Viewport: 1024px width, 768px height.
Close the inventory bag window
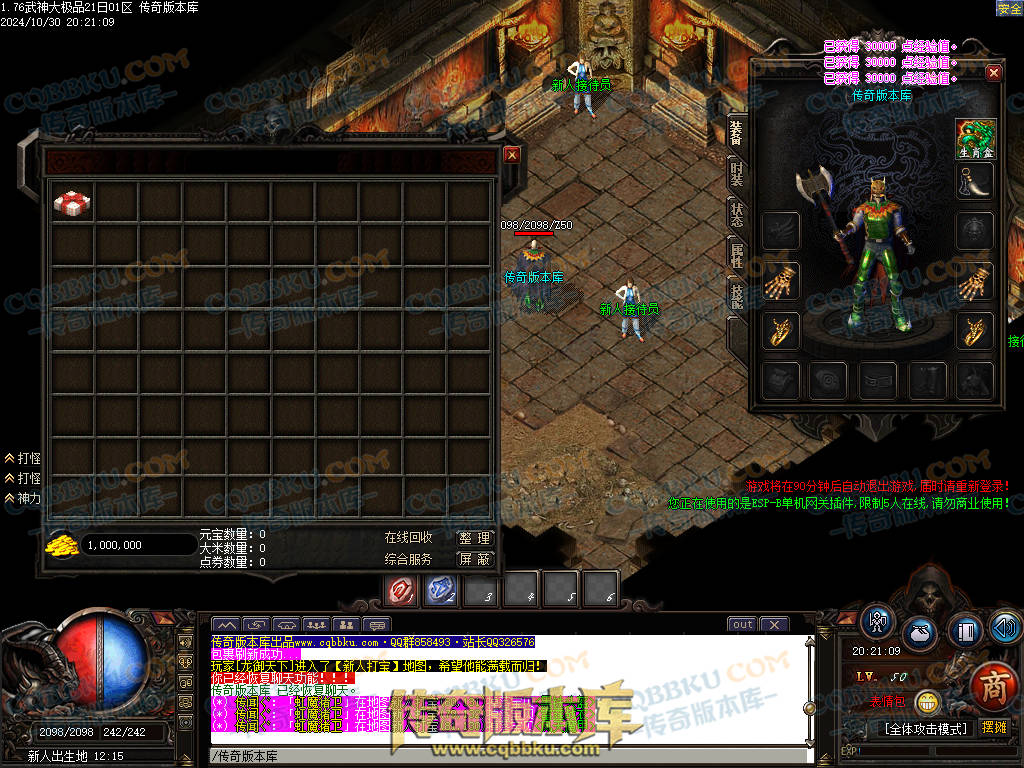(512, 155)
